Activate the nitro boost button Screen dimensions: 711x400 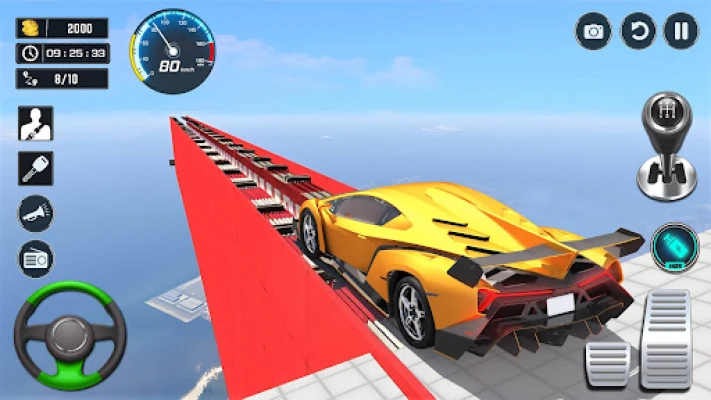point(675,247)
